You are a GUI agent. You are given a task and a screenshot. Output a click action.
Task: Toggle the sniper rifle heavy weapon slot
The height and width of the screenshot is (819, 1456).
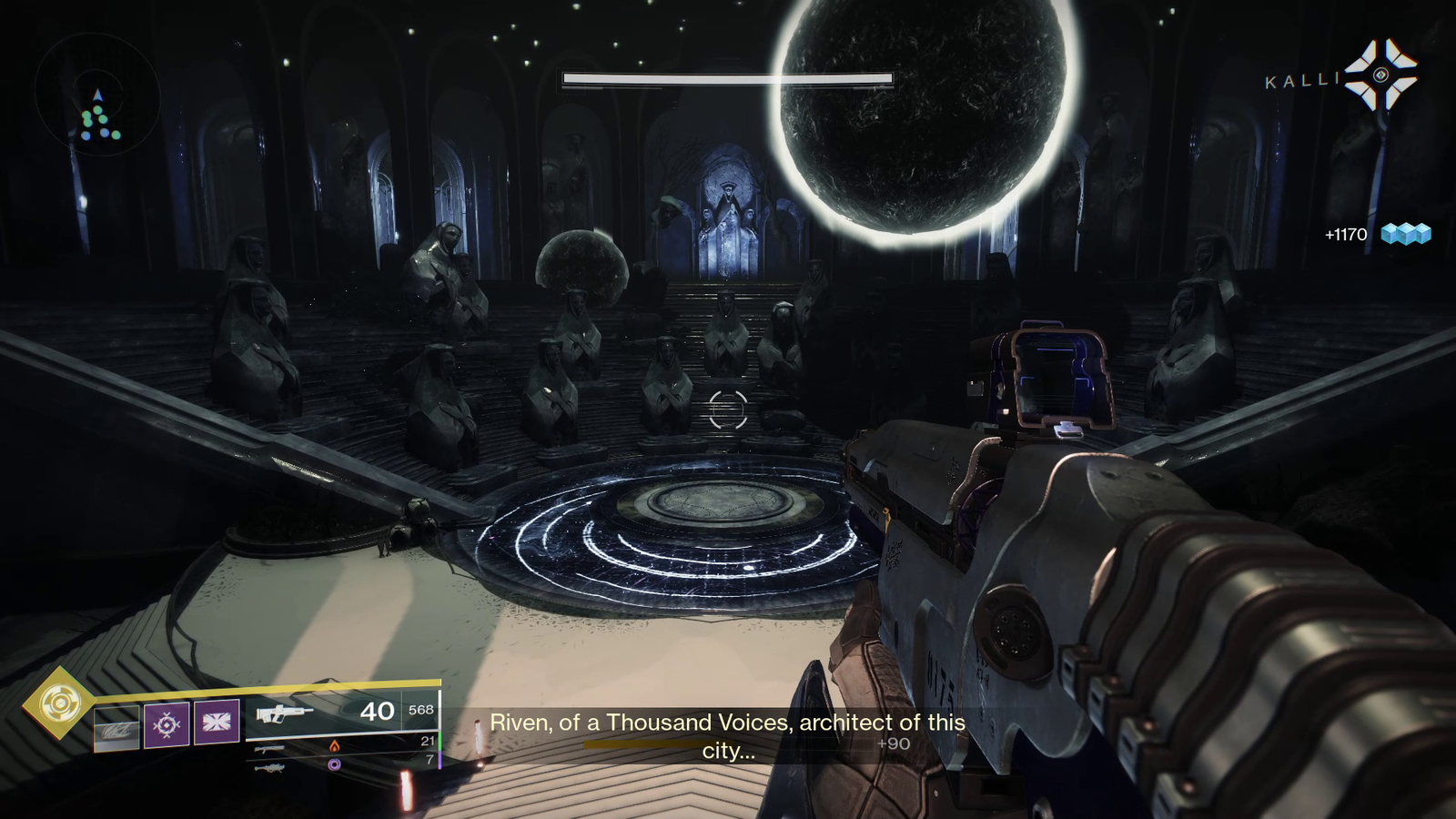[x=270, y=769]
